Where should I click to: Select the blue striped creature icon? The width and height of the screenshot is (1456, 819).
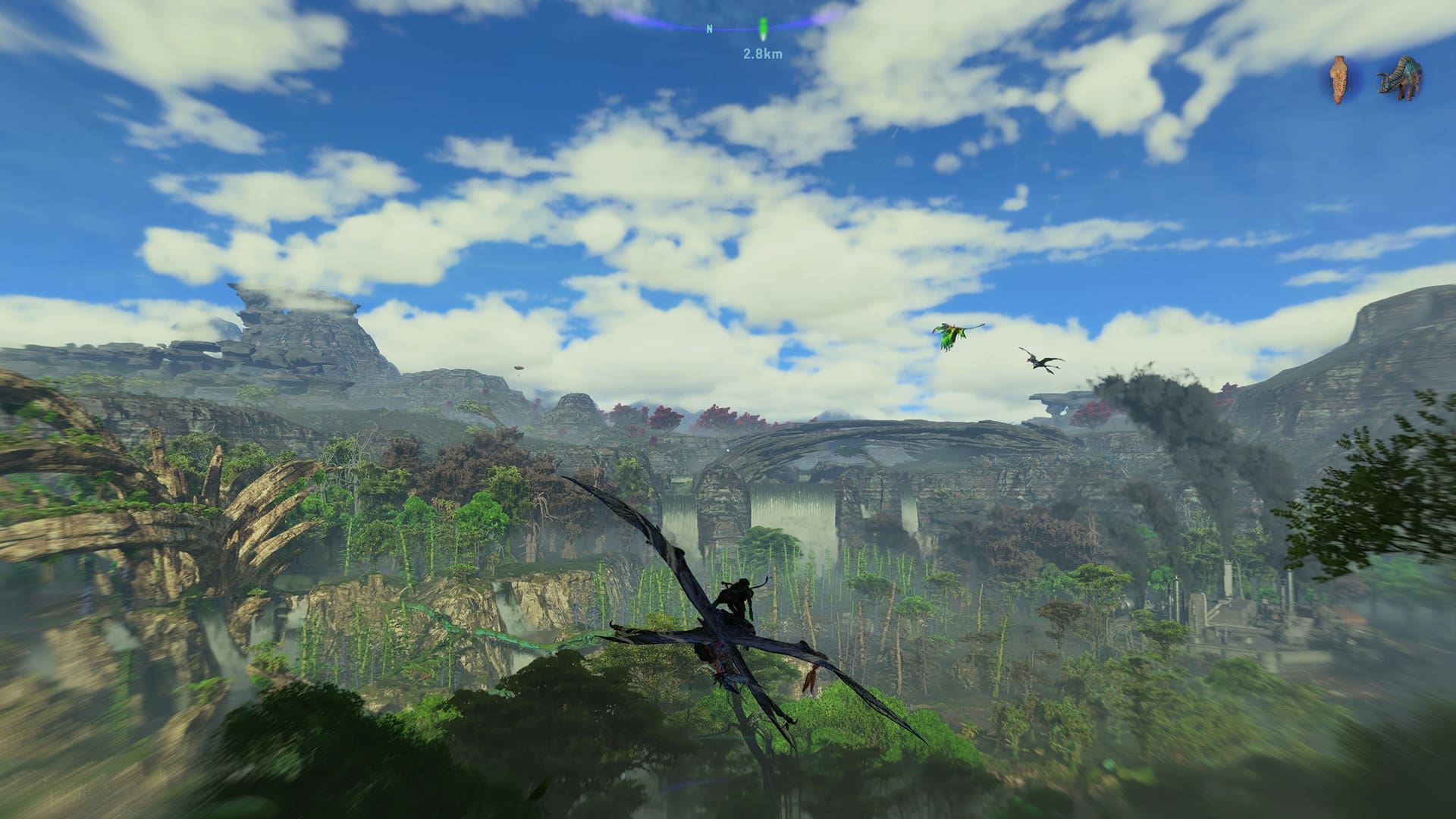point(1400,79)
